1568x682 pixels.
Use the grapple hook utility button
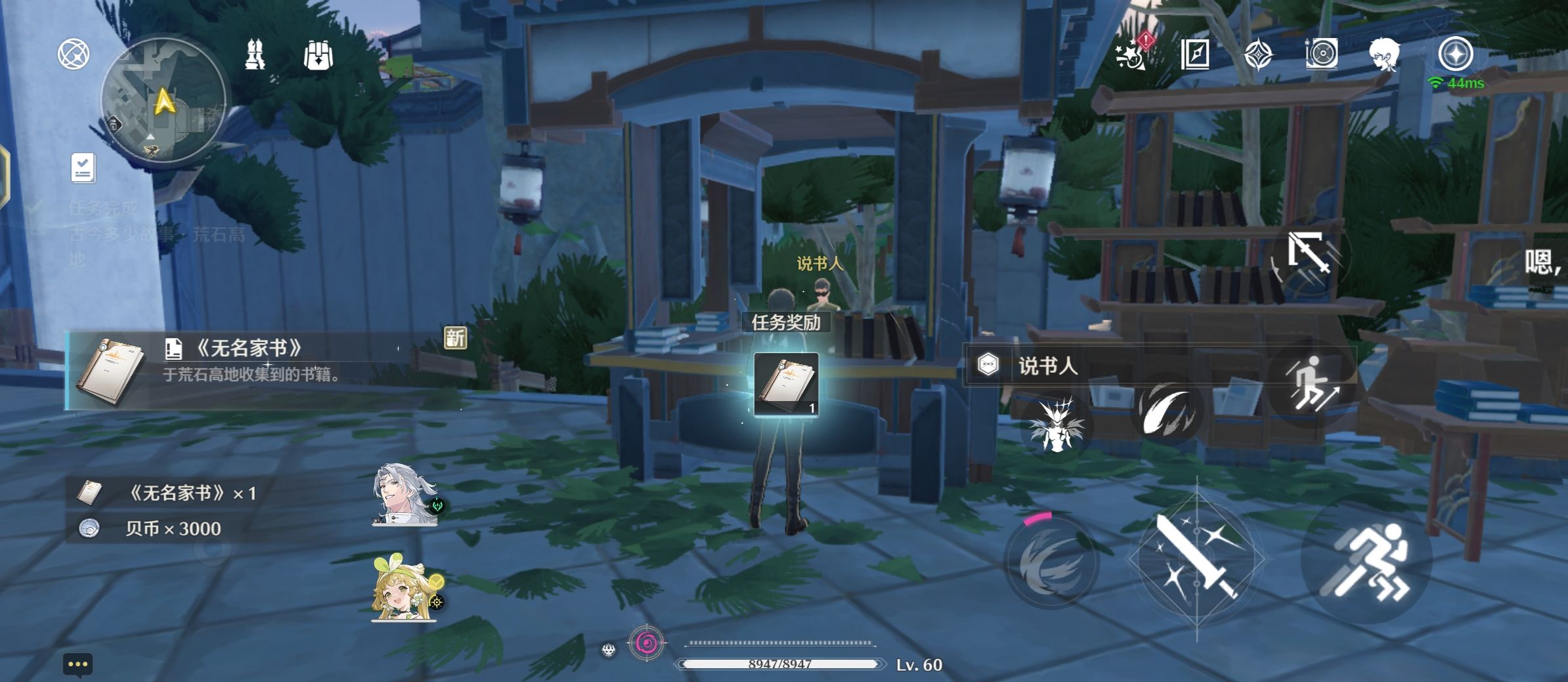click(x=1309, y=253)
